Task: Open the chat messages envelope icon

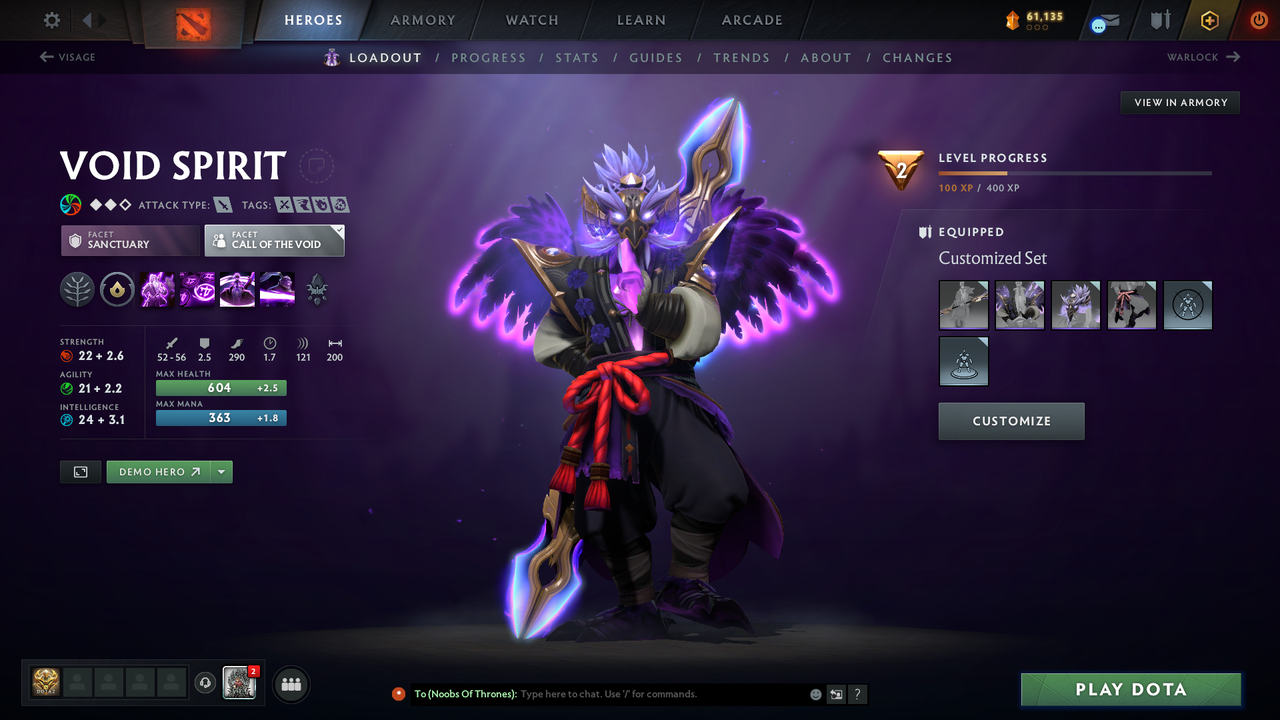Action: (1103, 19)
